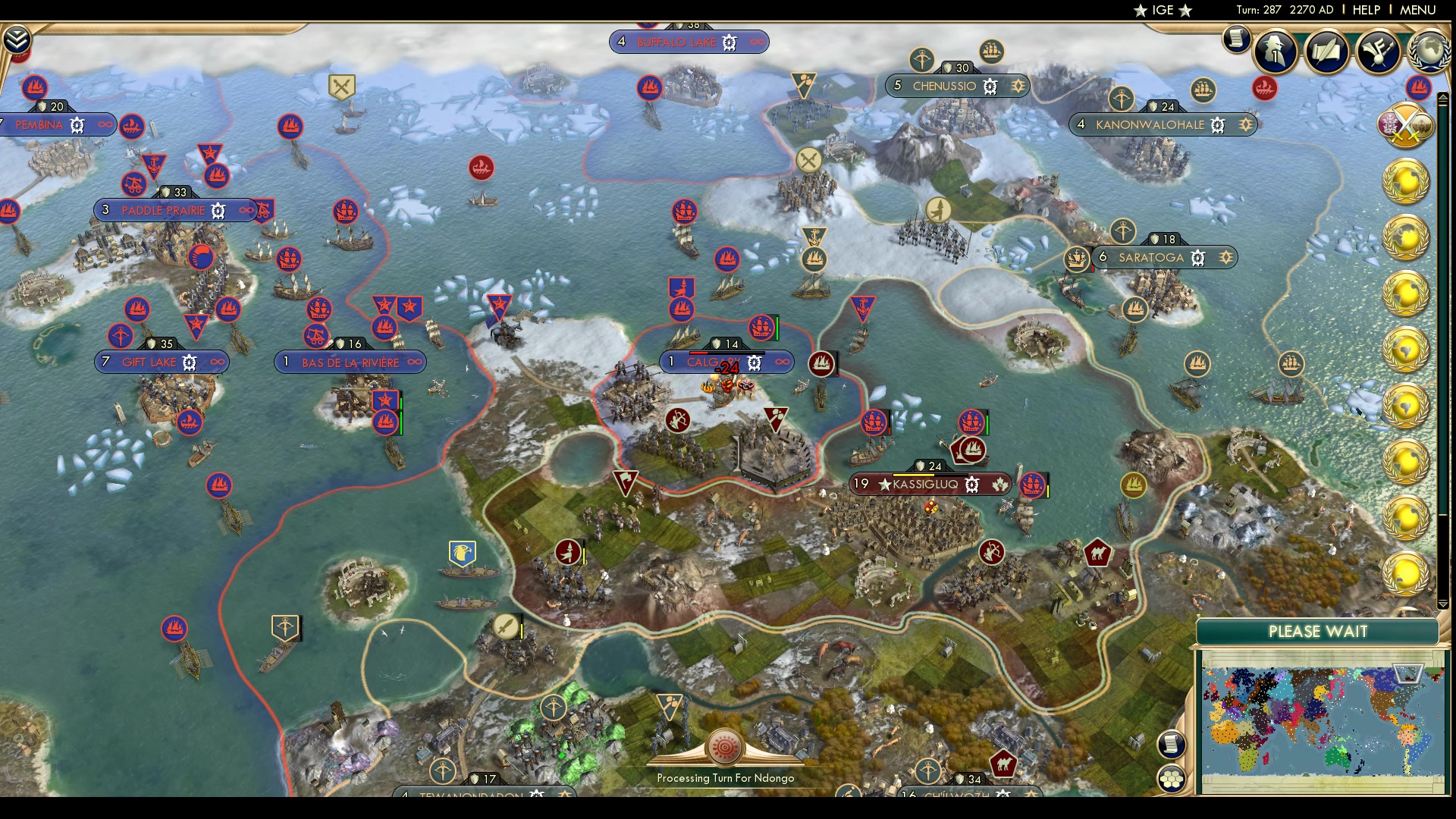
Task: Open the notification log scroll beside the minimap
Action: pyautogui.click(x=1172, y=743)
